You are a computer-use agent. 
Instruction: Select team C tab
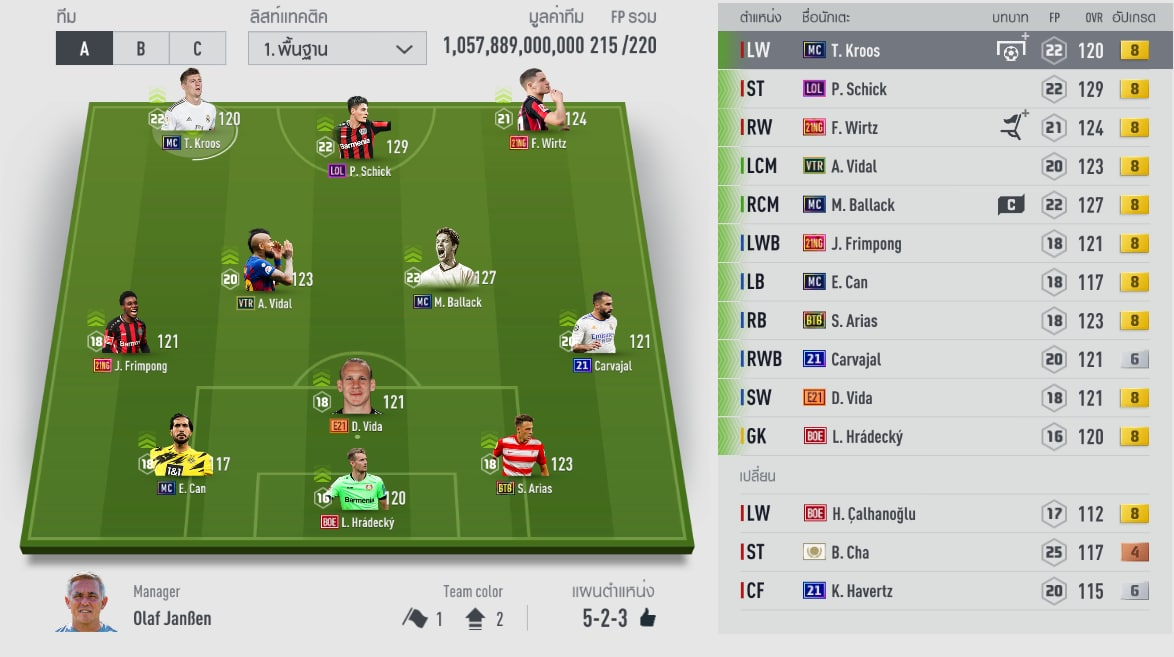click(197, 48)
